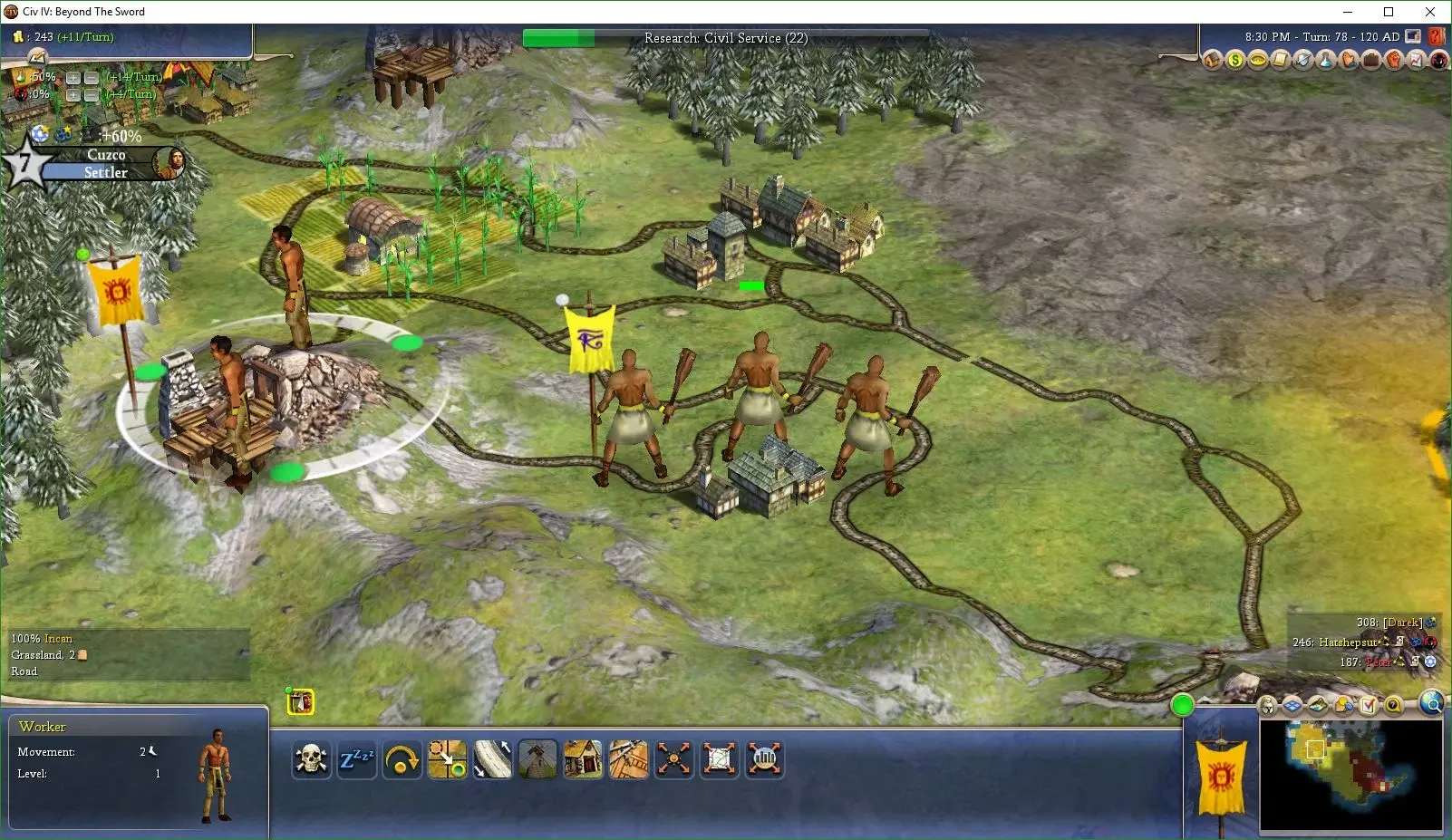The image size is (1452, 840).
Task: Choose the road-building route action
Action: pos(492,759)
